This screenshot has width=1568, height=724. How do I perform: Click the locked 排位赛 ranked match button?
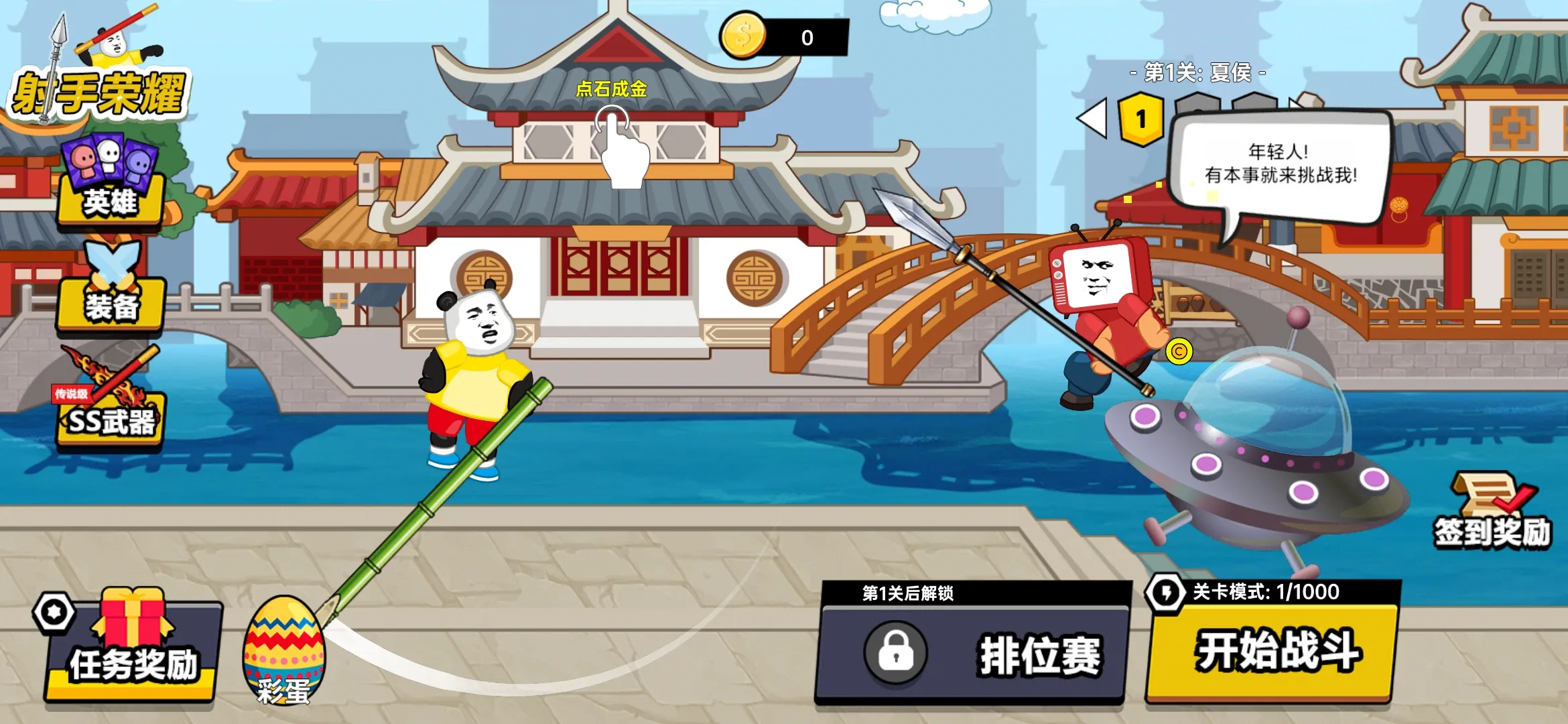pyautogui.click(x=972, y=654)
